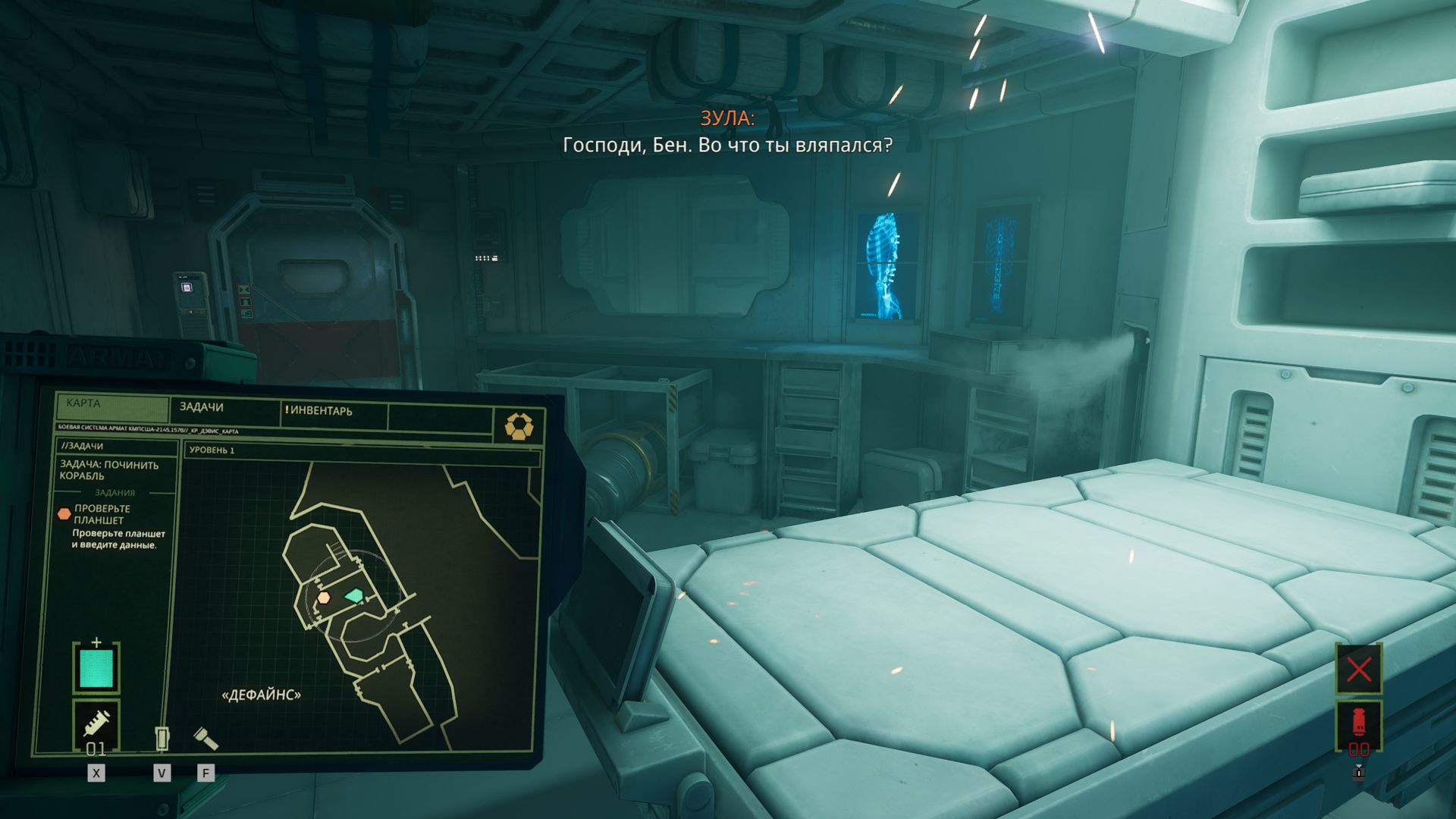The width and height of the screenshot is (1456, 819).
Task: Click the teal player marker on the map
Action: point(353,596)
